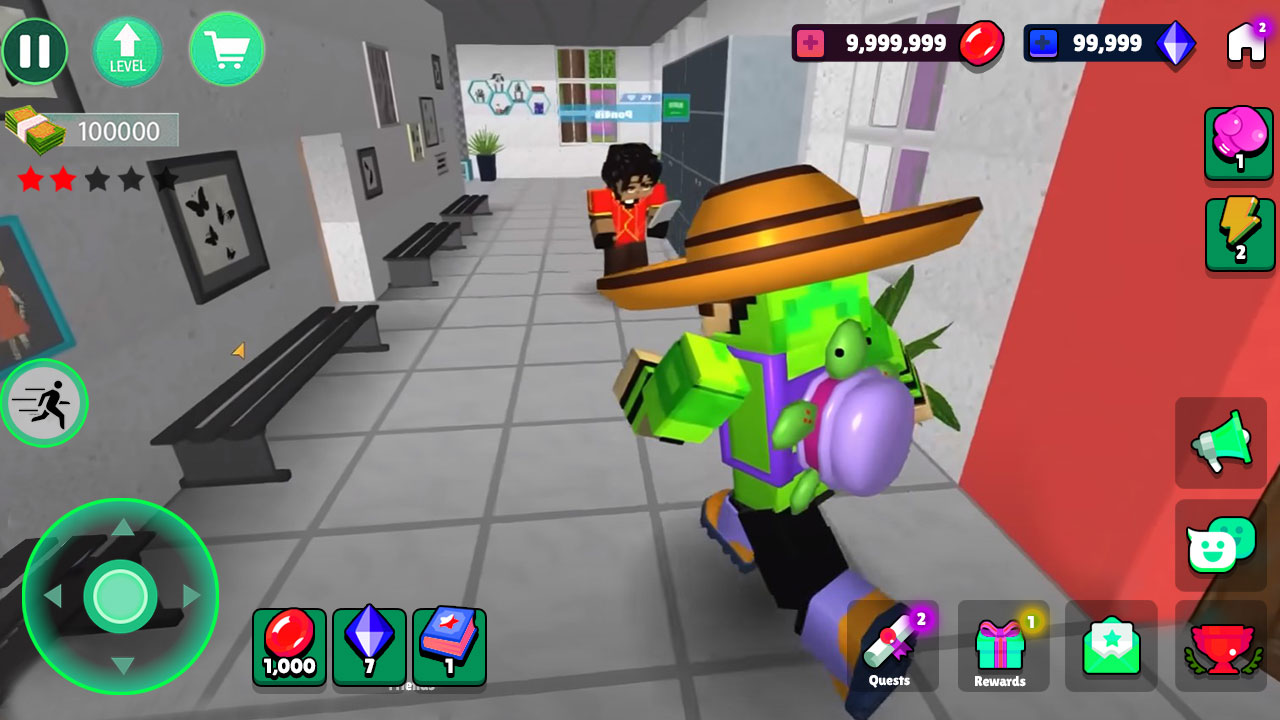Toggle the sprint run mode

coord(44,402)
